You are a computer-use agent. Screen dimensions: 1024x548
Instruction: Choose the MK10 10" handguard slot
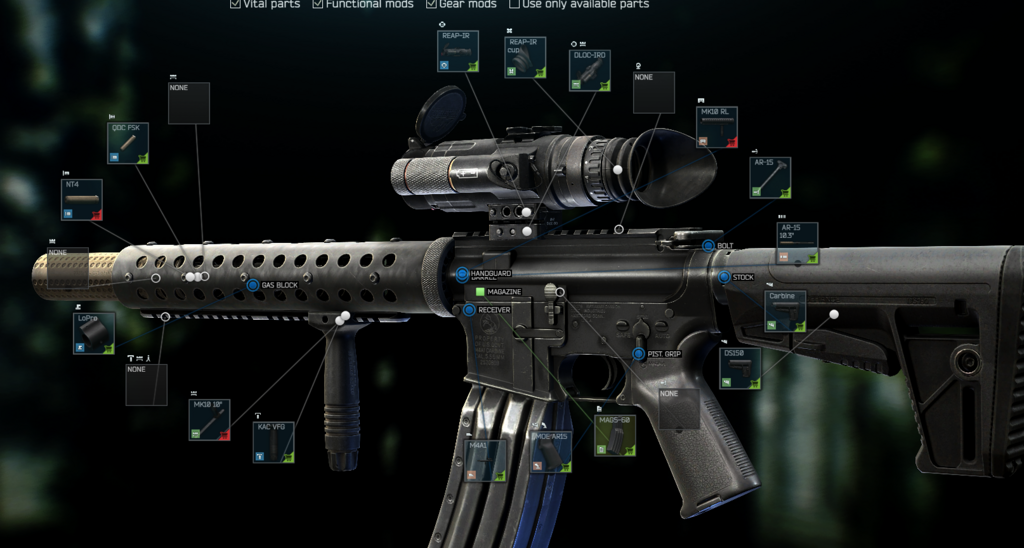[x=209, y=420]
